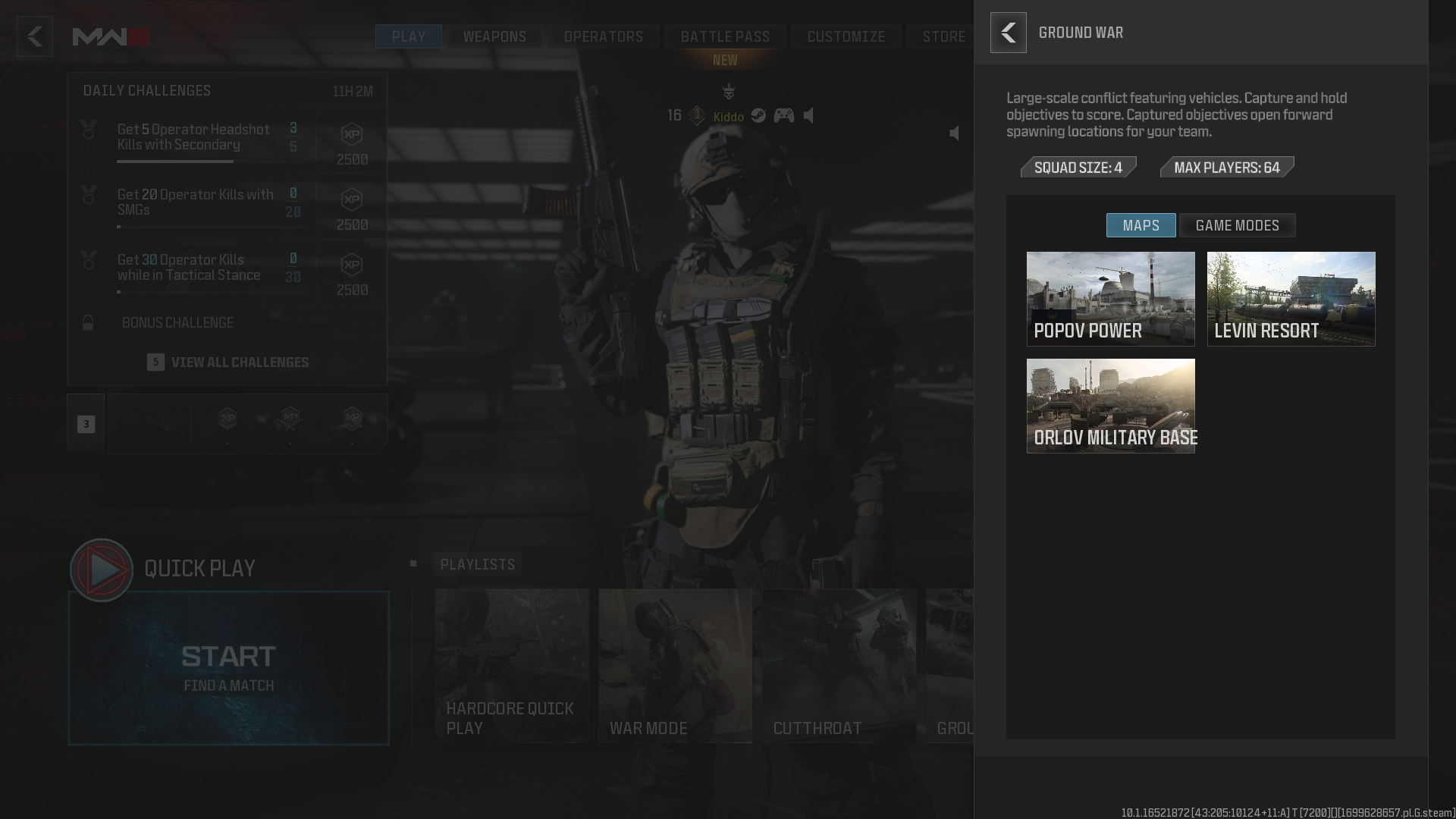Expand the locked Bonus Challenge row
This screenshot has height=819, width=1456.
tap(177, 322)
